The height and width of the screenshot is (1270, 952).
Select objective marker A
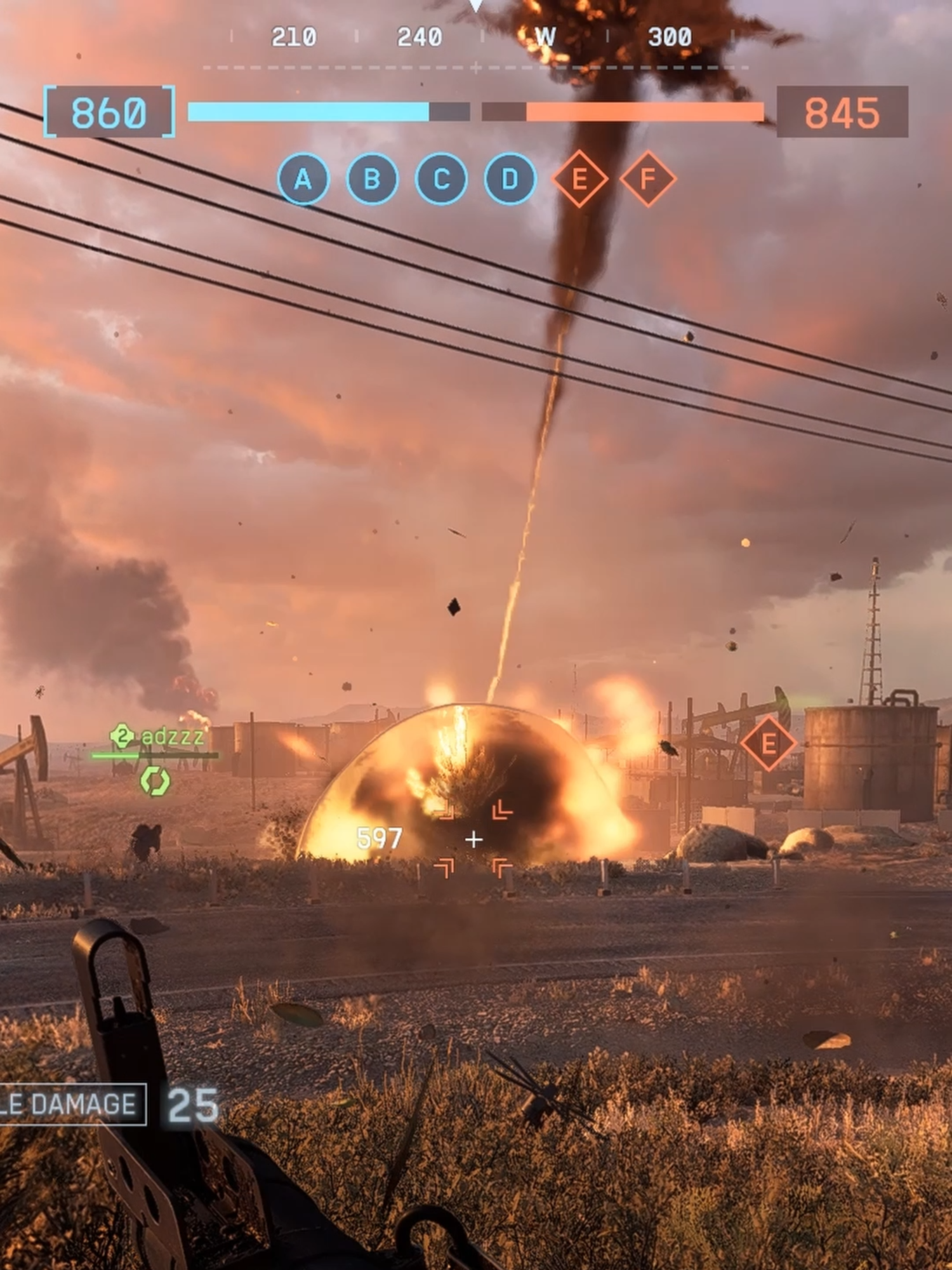(303, 180)
